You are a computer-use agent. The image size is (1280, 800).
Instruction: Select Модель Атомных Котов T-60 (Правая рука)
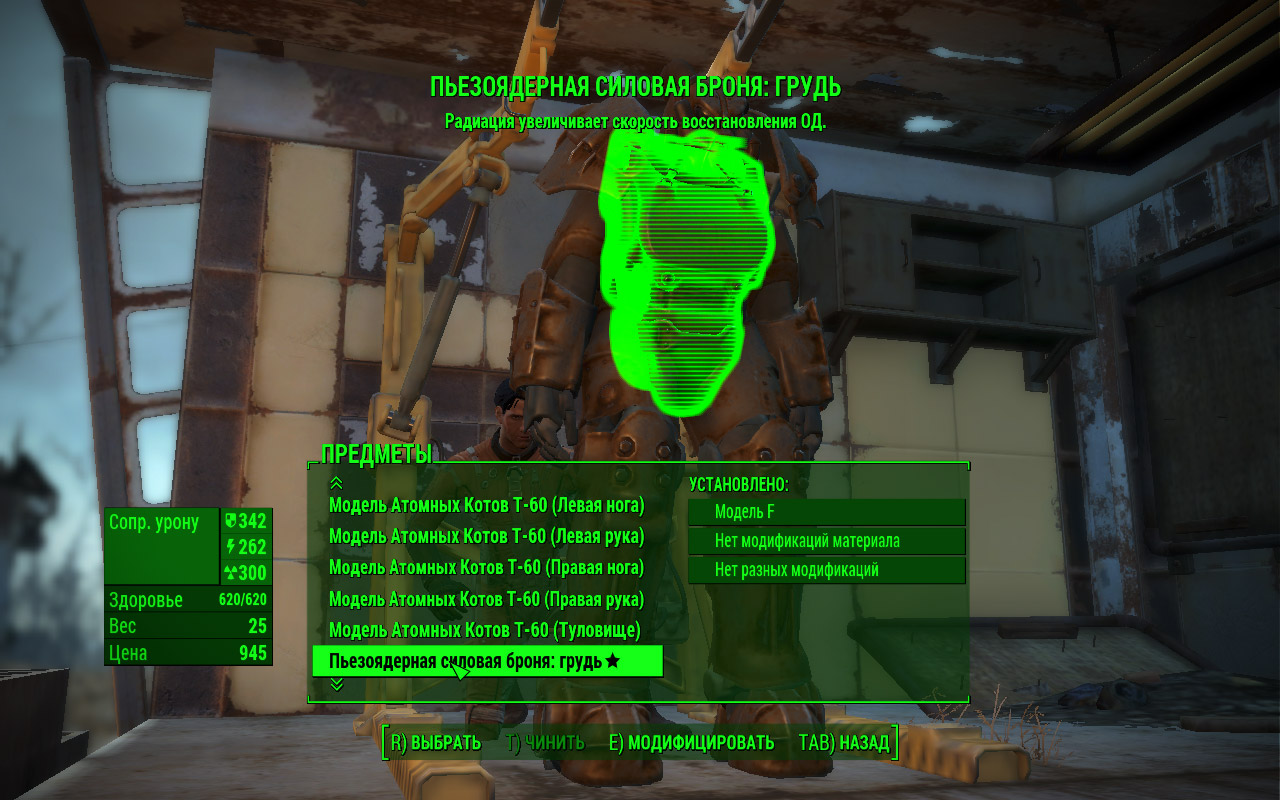click(487, 600)
